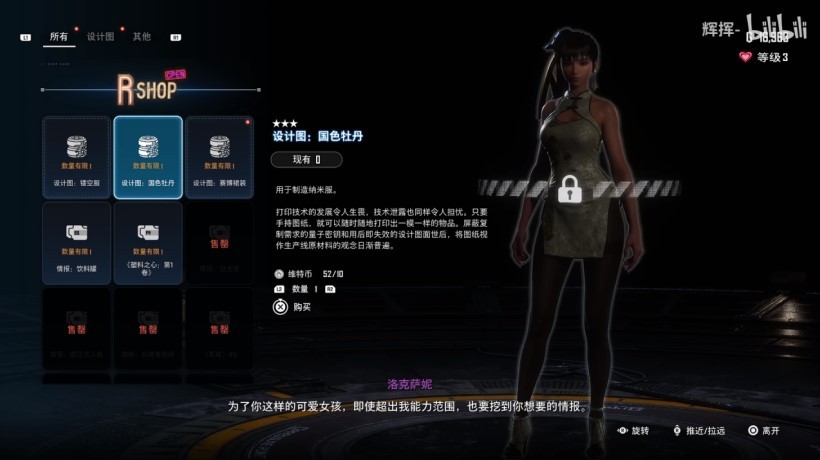Select the 情报：饮料罐 shop item
Image resolution: width=820 pixels, height=460 pixels.
(77, 241)
